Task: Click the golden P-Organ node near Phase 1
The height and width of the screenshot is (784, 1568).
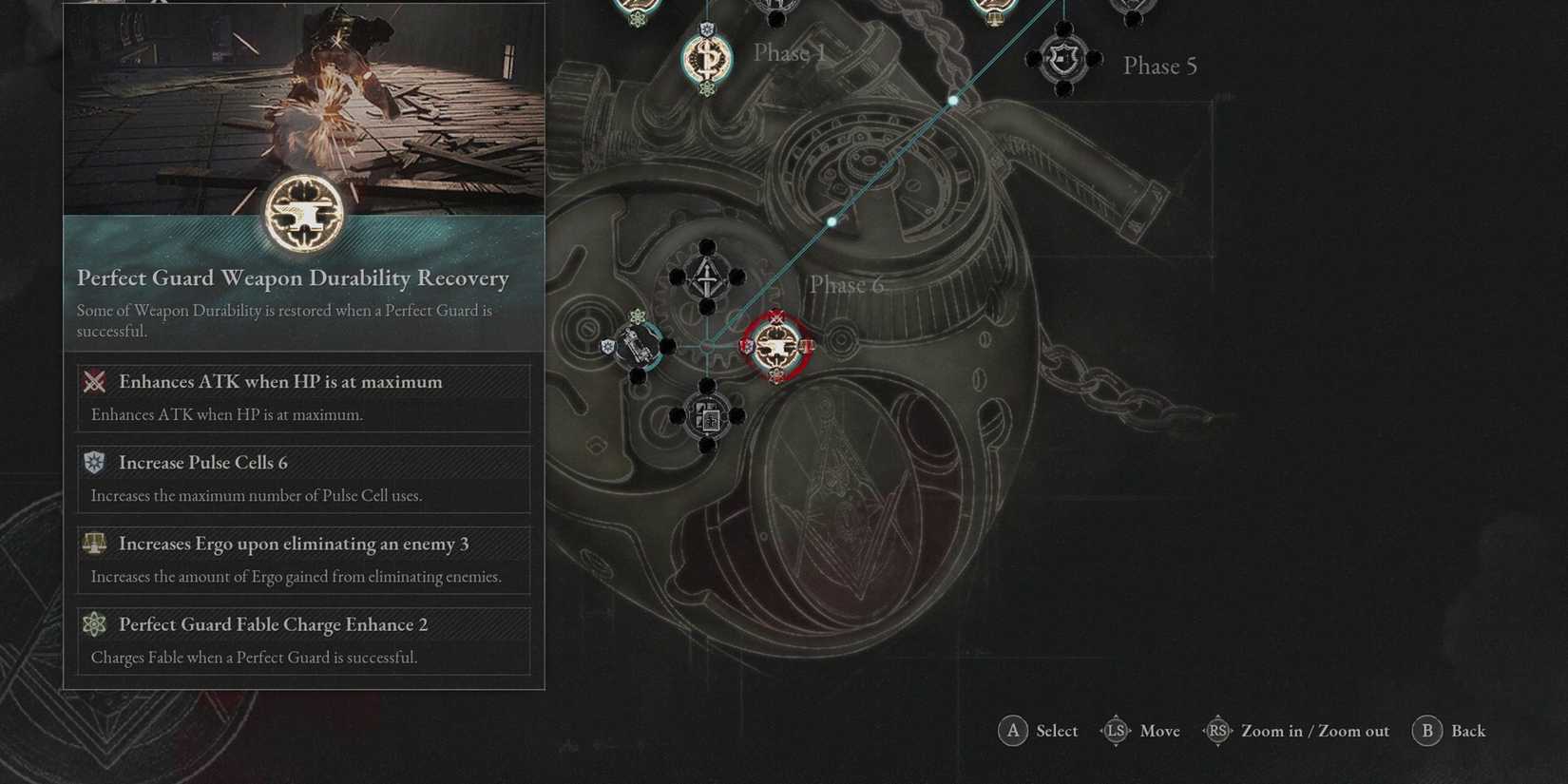Action: tap(705, 59)
